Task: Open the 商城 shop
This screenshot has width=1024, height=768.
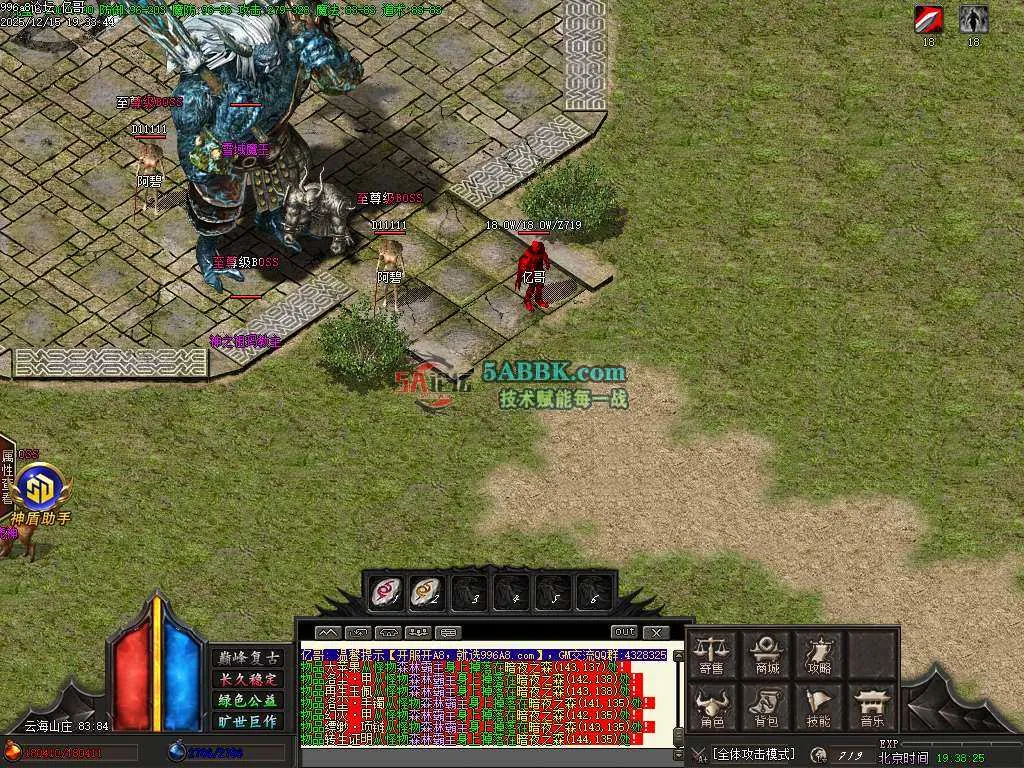Action: 767,655
